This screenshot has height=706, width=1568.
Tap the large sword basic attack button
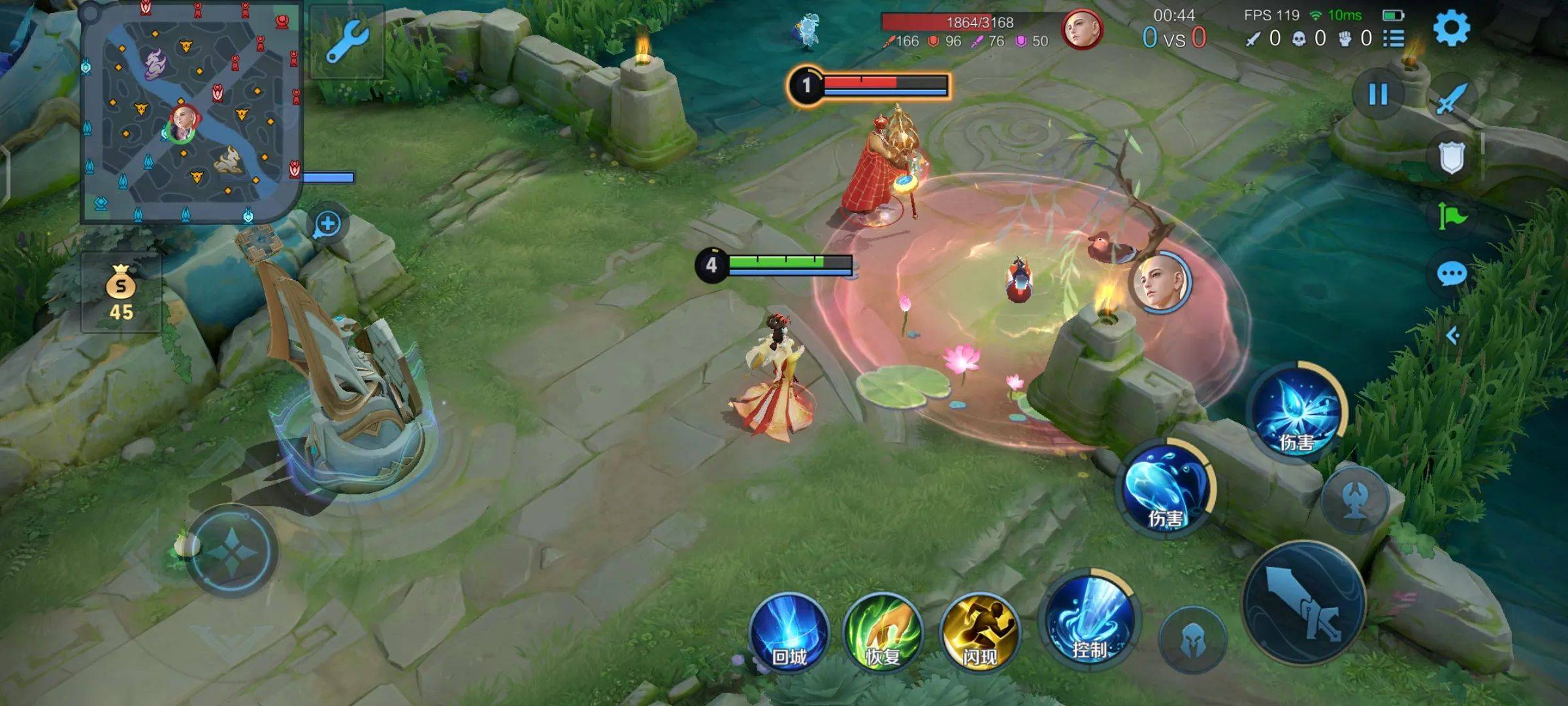click(1303, 603)
